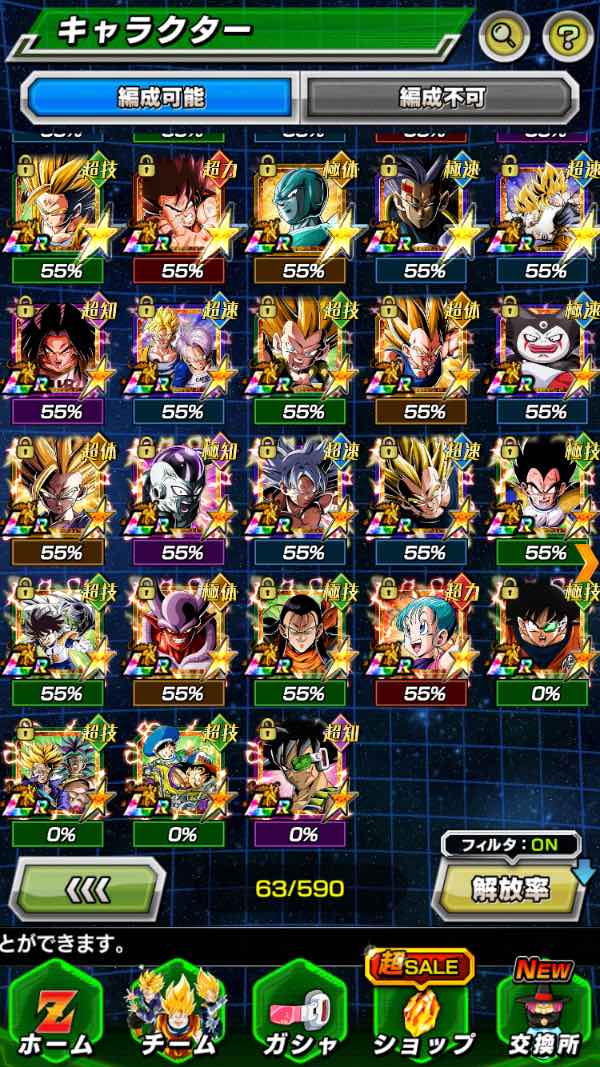The height and width of the screenshot is (1067, 600).
Task: Switch to the 編成可能 tab
Action: (x=160, y=97)
